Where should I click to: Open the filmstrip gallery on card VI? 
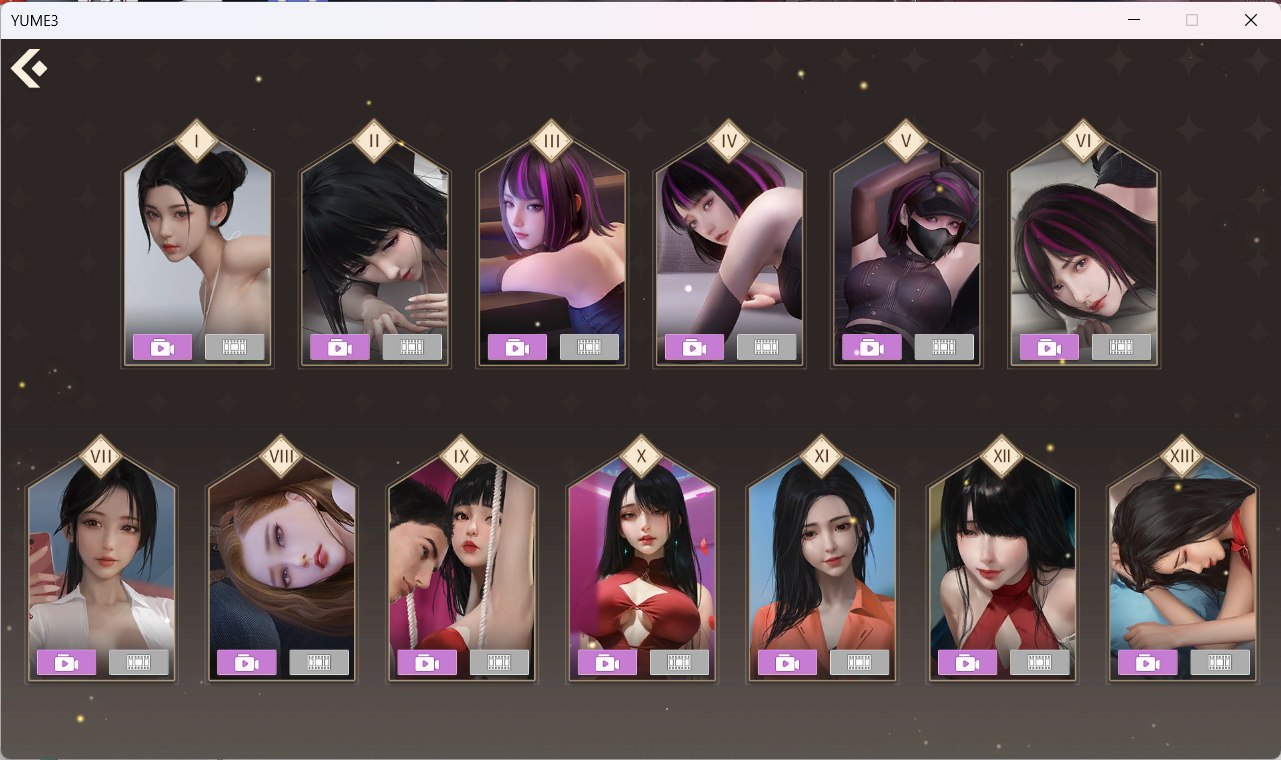click(1122, 347)
